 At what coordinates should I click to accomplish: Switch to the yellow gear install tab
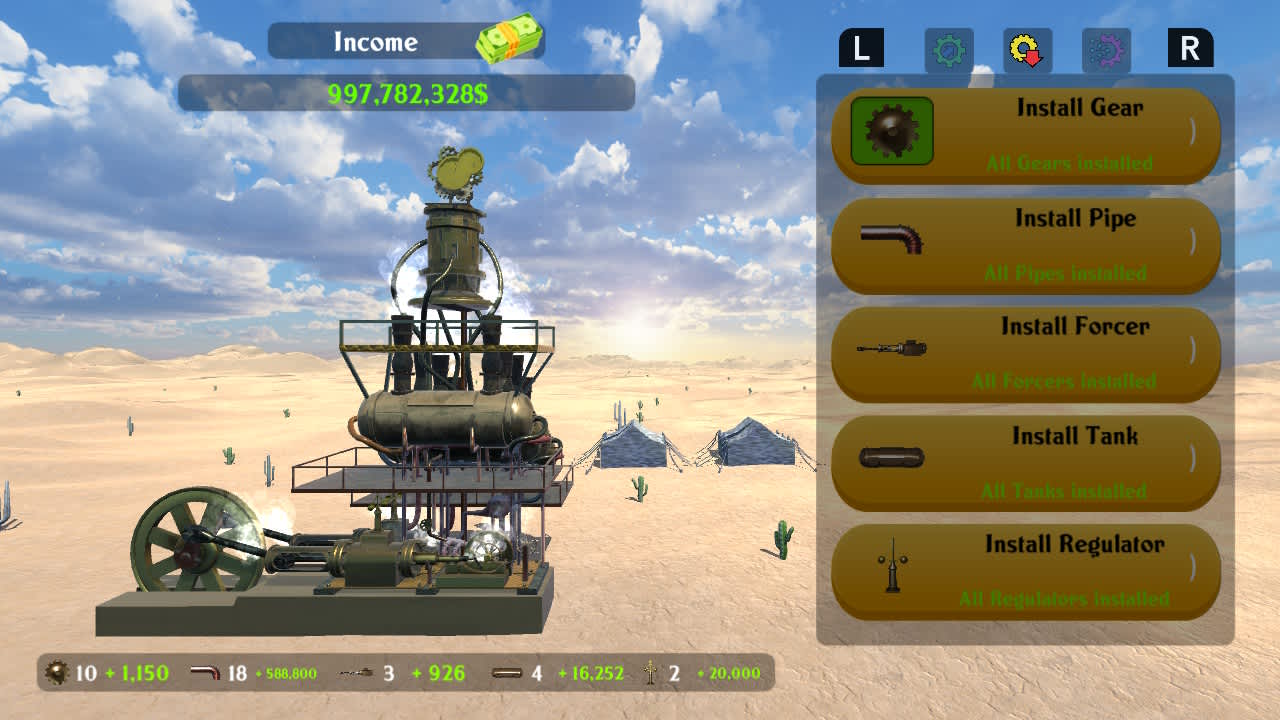[x=1027, y=47]
